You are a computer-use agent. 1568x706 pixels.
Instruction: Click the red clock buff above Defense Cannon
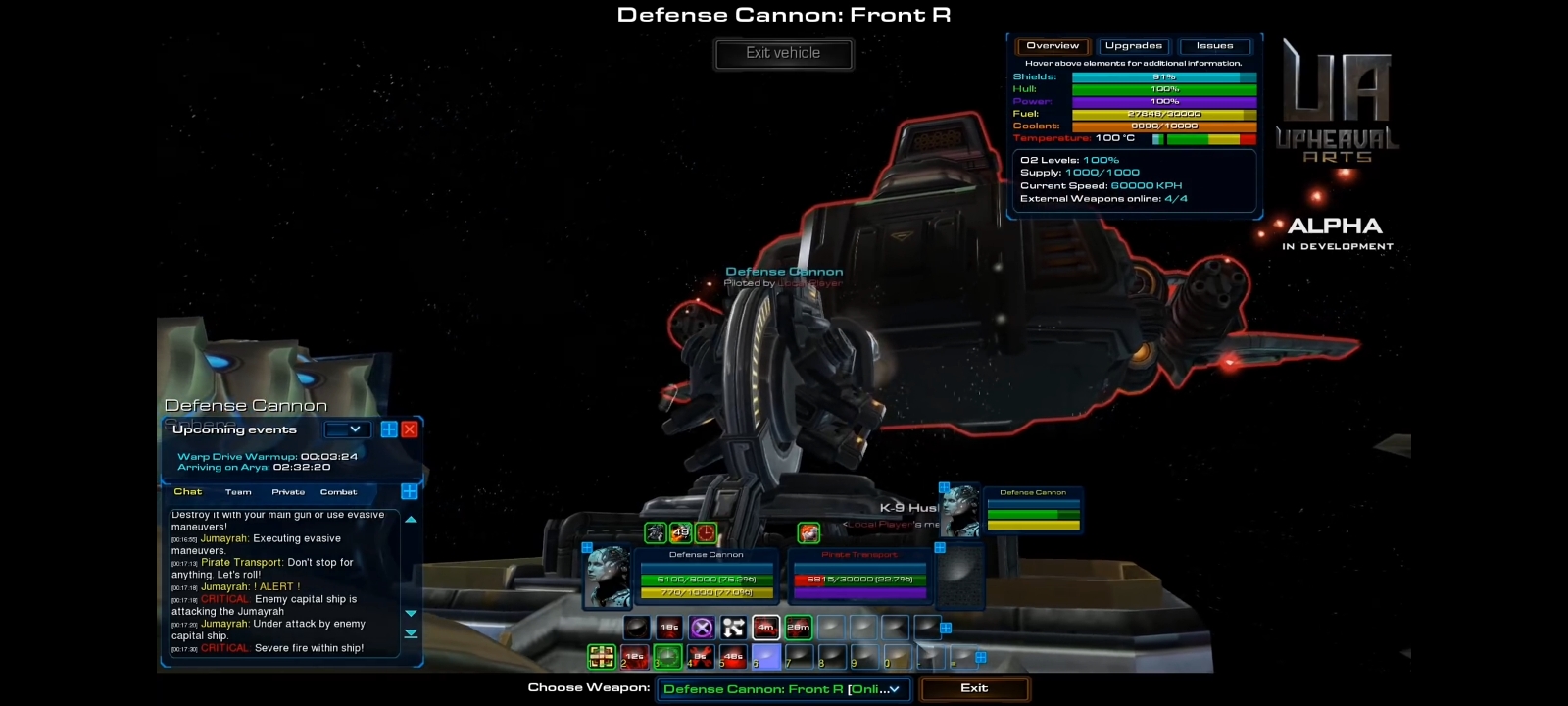point(704,532)
